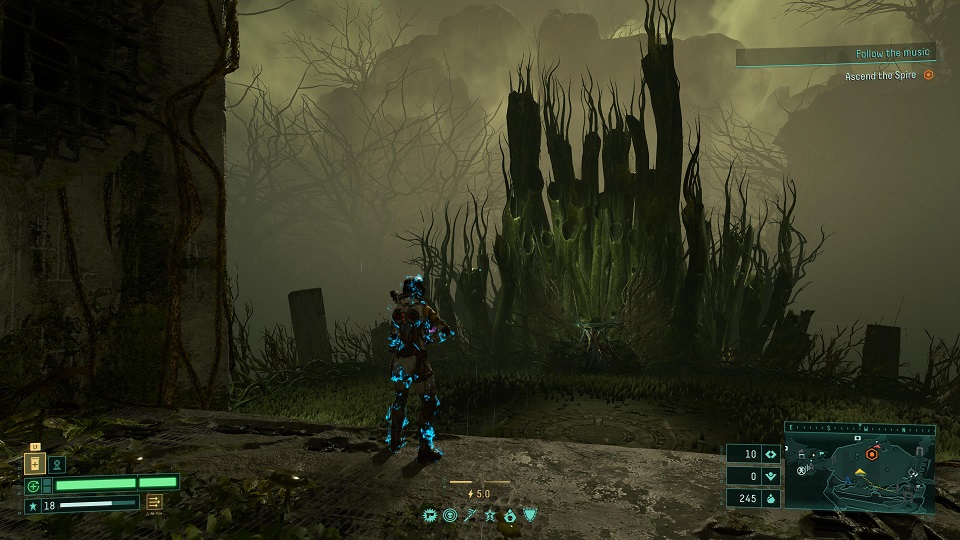Click the green circular repair icon

click(32, 485)
